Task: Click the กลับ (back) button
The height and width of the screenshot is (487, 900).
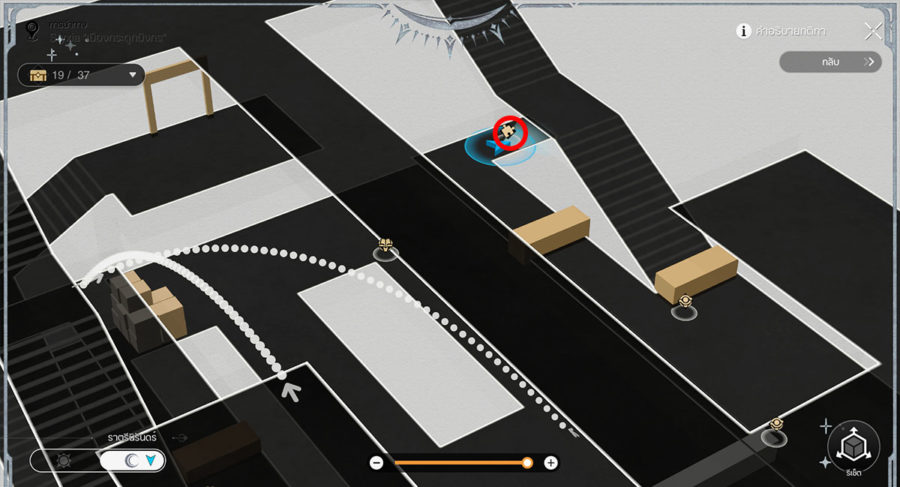Action: [x=831, y=62]
